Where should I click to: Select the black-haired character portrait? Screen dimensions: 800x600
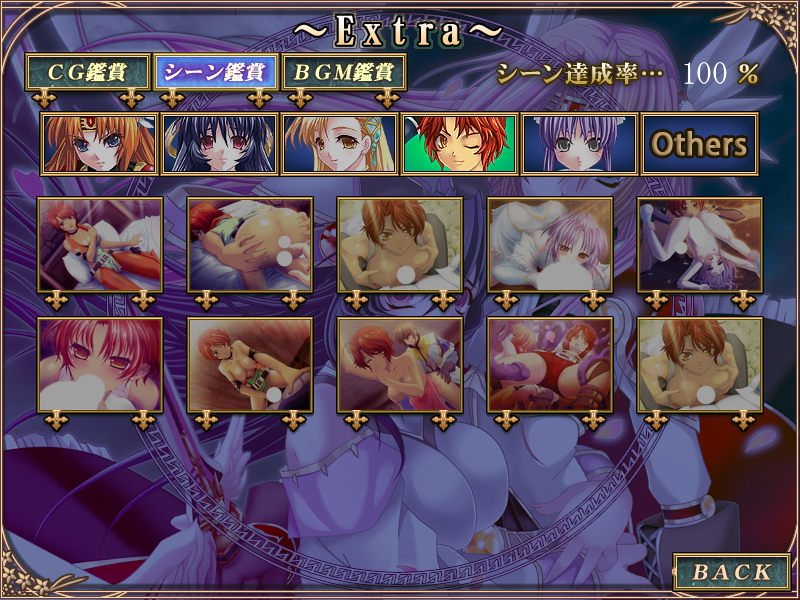[220, 144]
